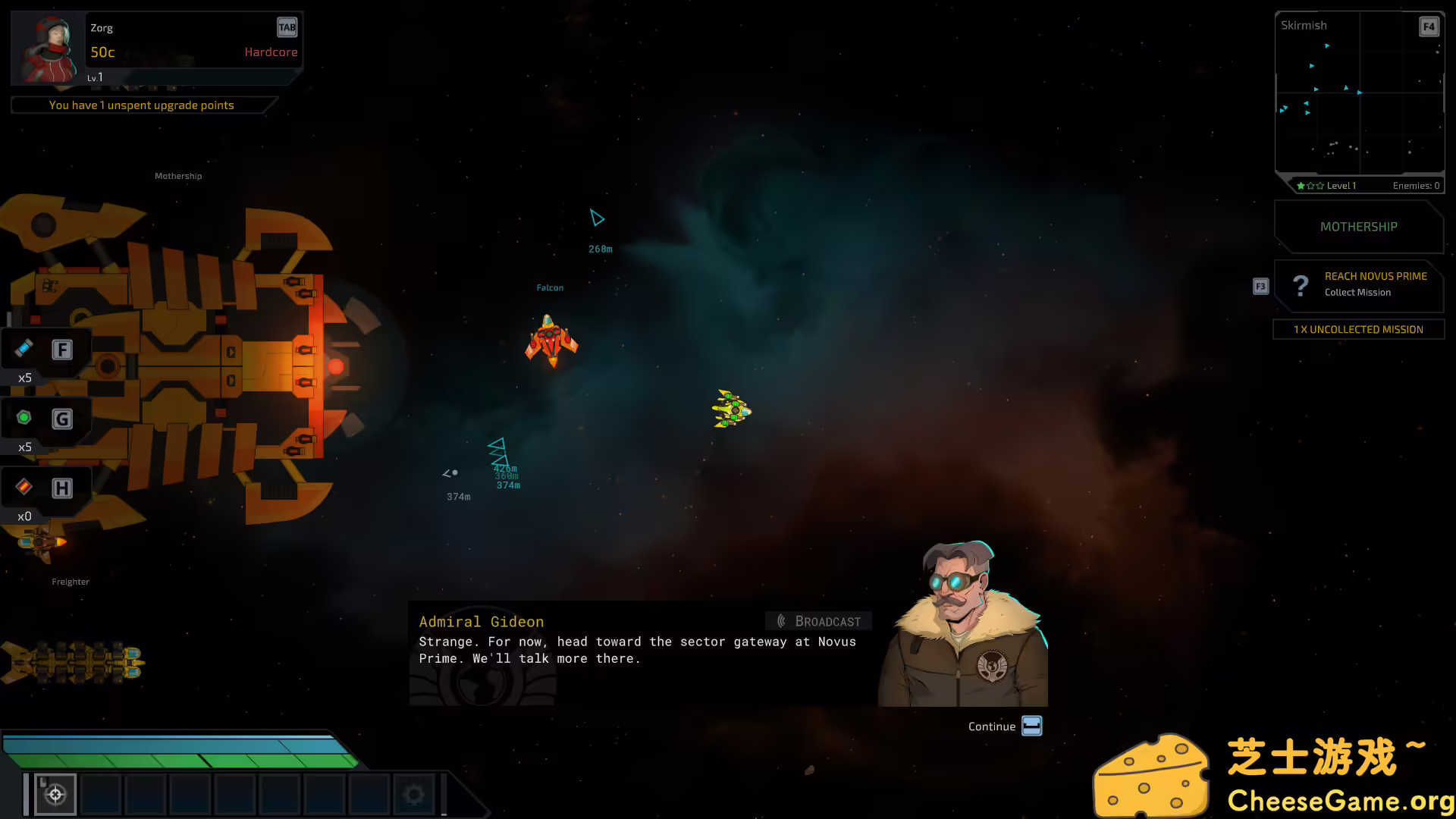Use the green hexagon item bound to G
The width and height of the screenshot is (1456, 819).
(x=25, y=418)
